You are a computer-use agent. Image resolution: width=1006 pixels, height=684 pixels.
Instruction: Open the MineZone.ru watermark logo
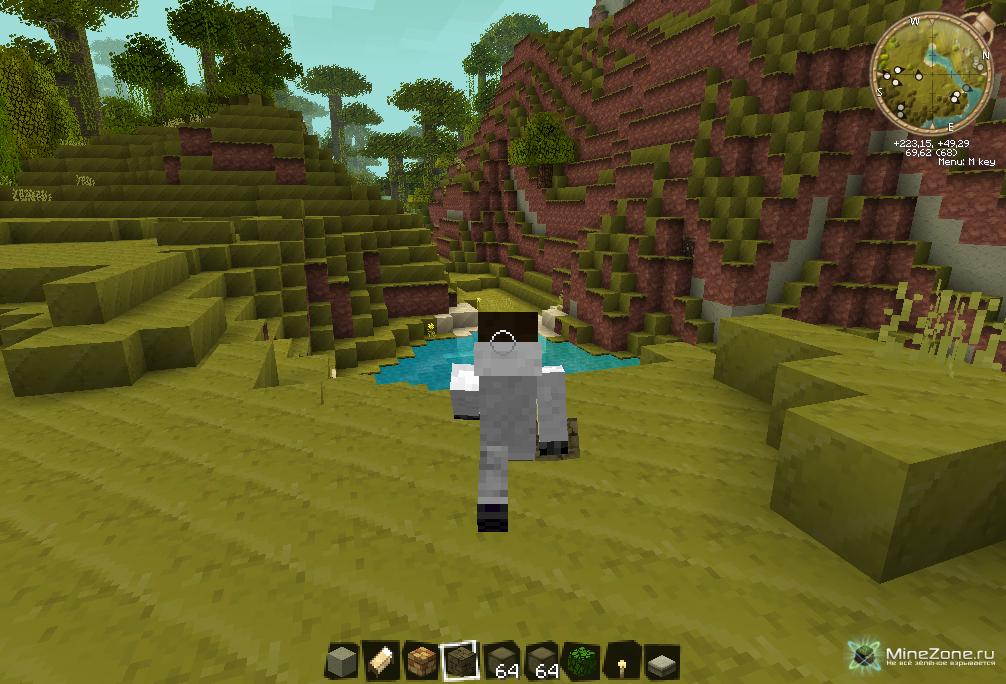[x=920, y=655]
